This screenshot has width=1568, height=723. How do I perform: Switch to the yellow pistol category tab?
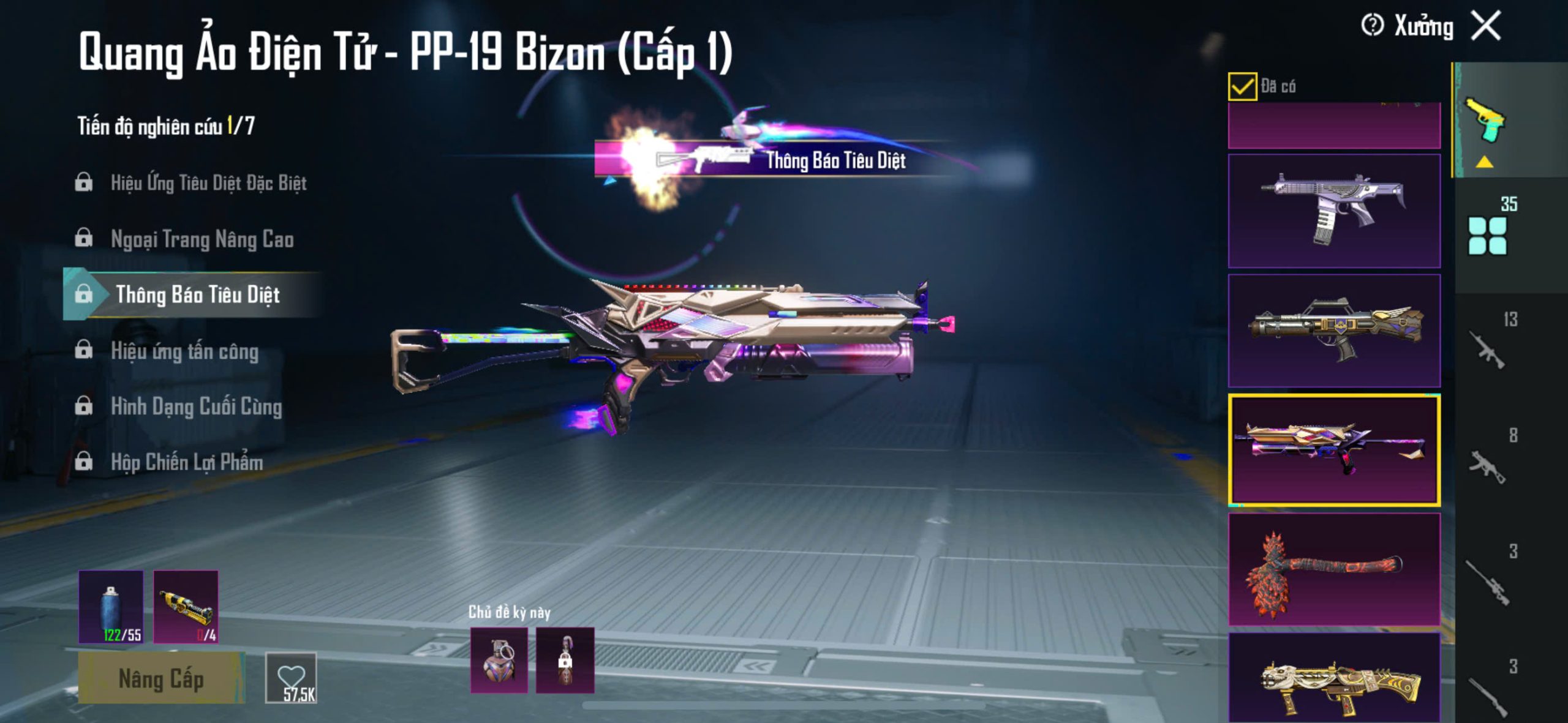coord(1485,122)
